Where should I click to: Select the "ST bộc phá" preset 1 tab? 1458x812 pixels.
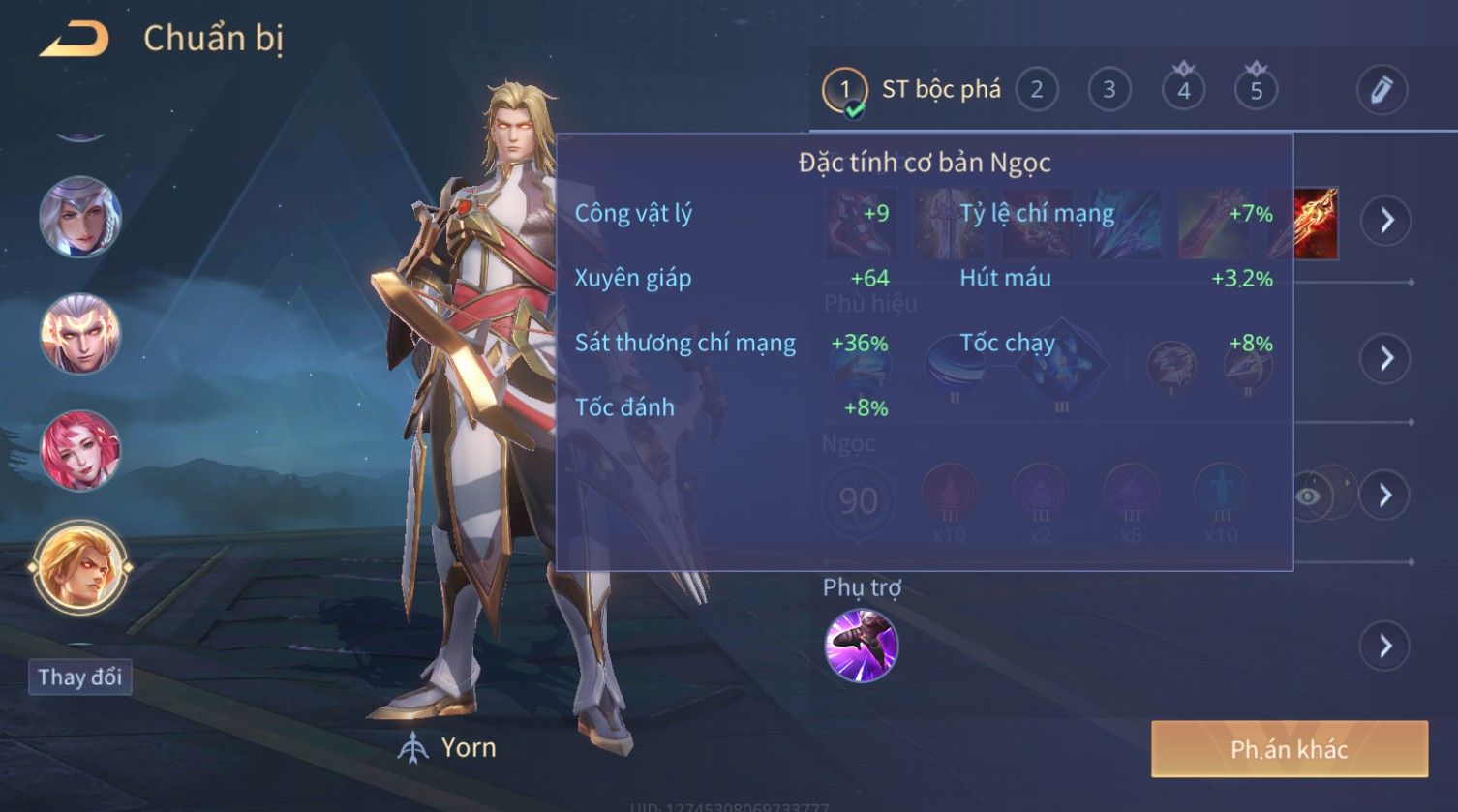tap(911, 91)
